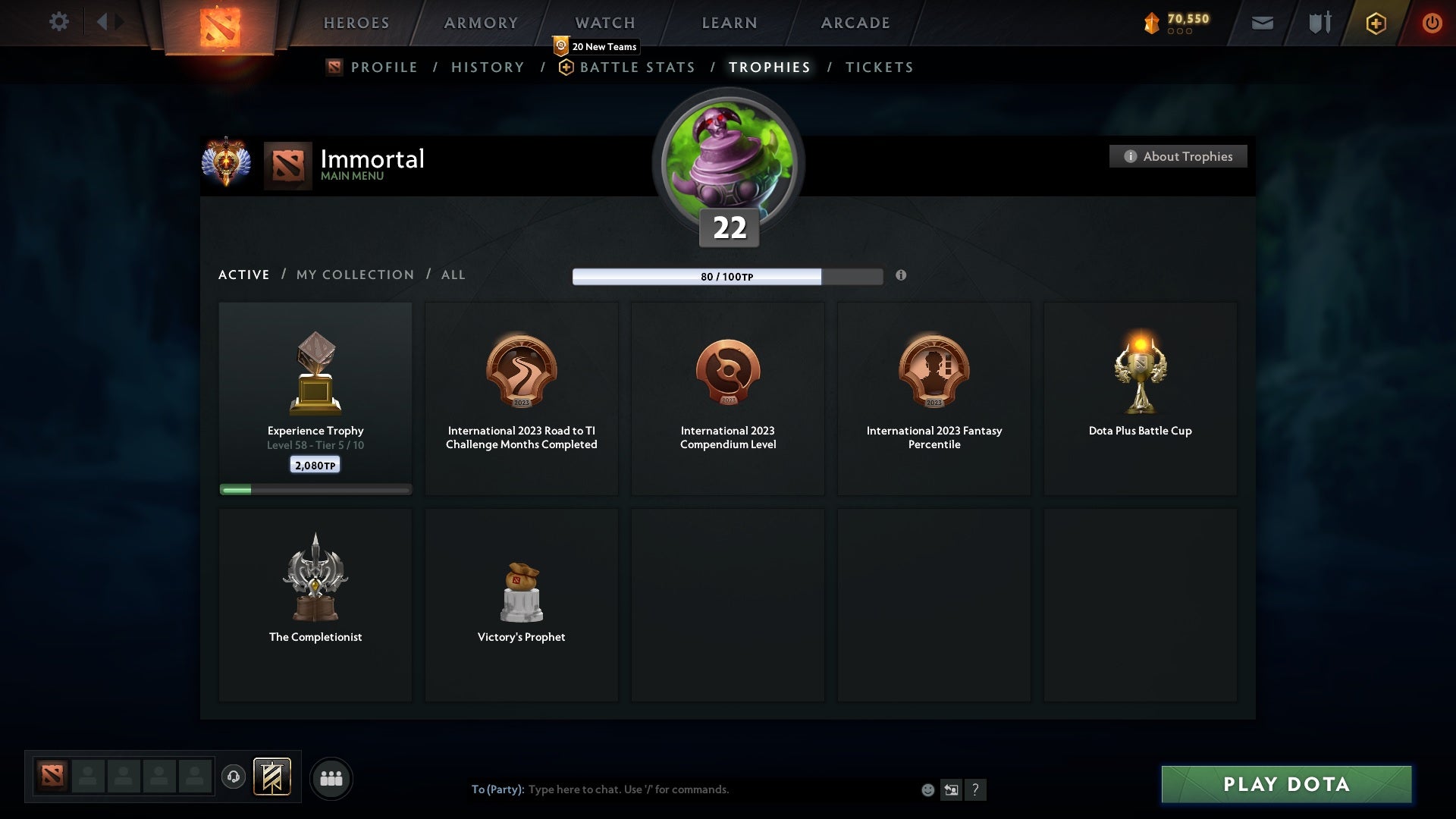Open the mail notifications inbox
Image resolution: width=1456 pixels, height=819 pixels.
(1261, 23)
